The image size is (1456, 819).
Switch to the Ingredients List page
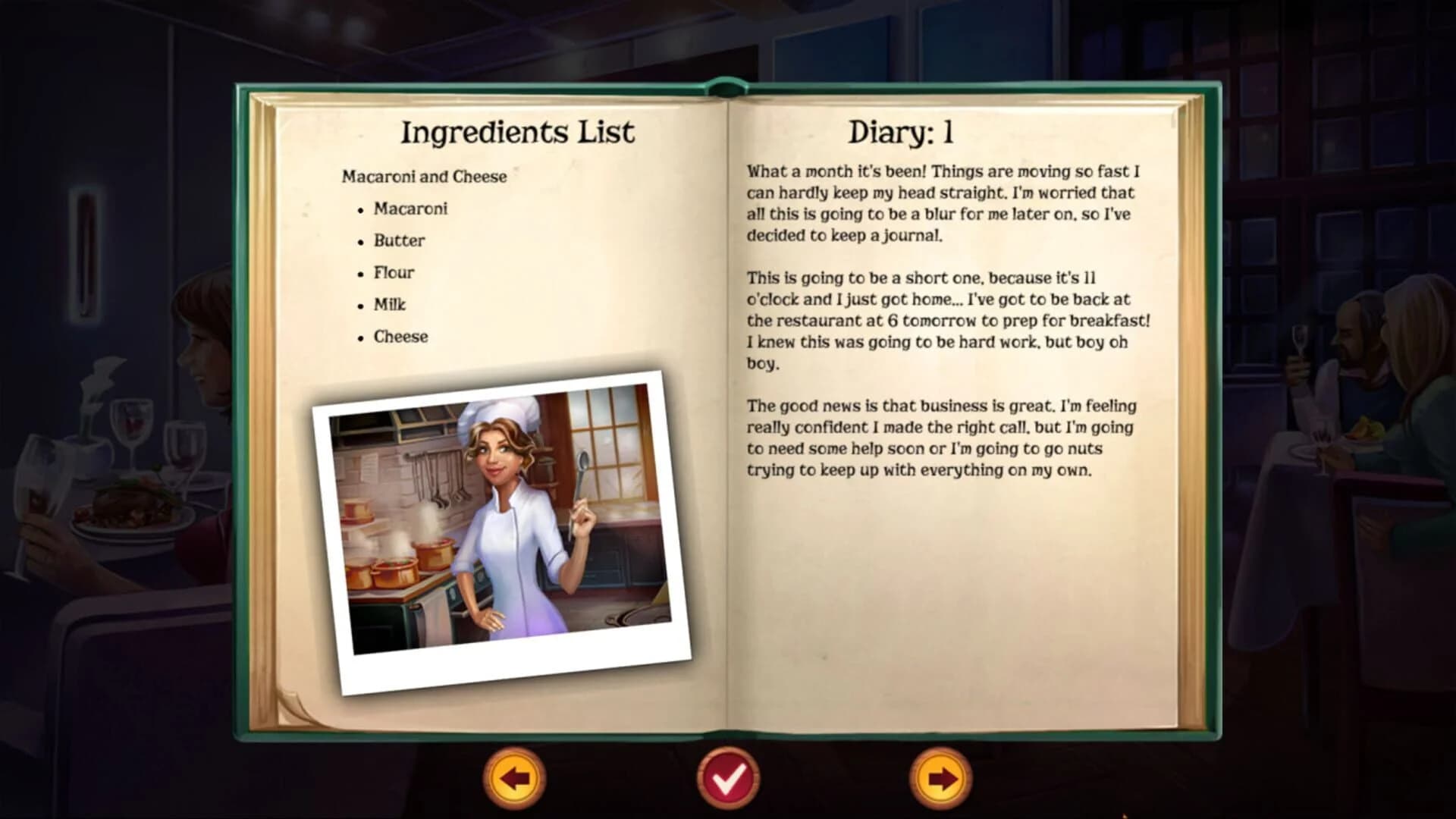click(x=518, y=130)
